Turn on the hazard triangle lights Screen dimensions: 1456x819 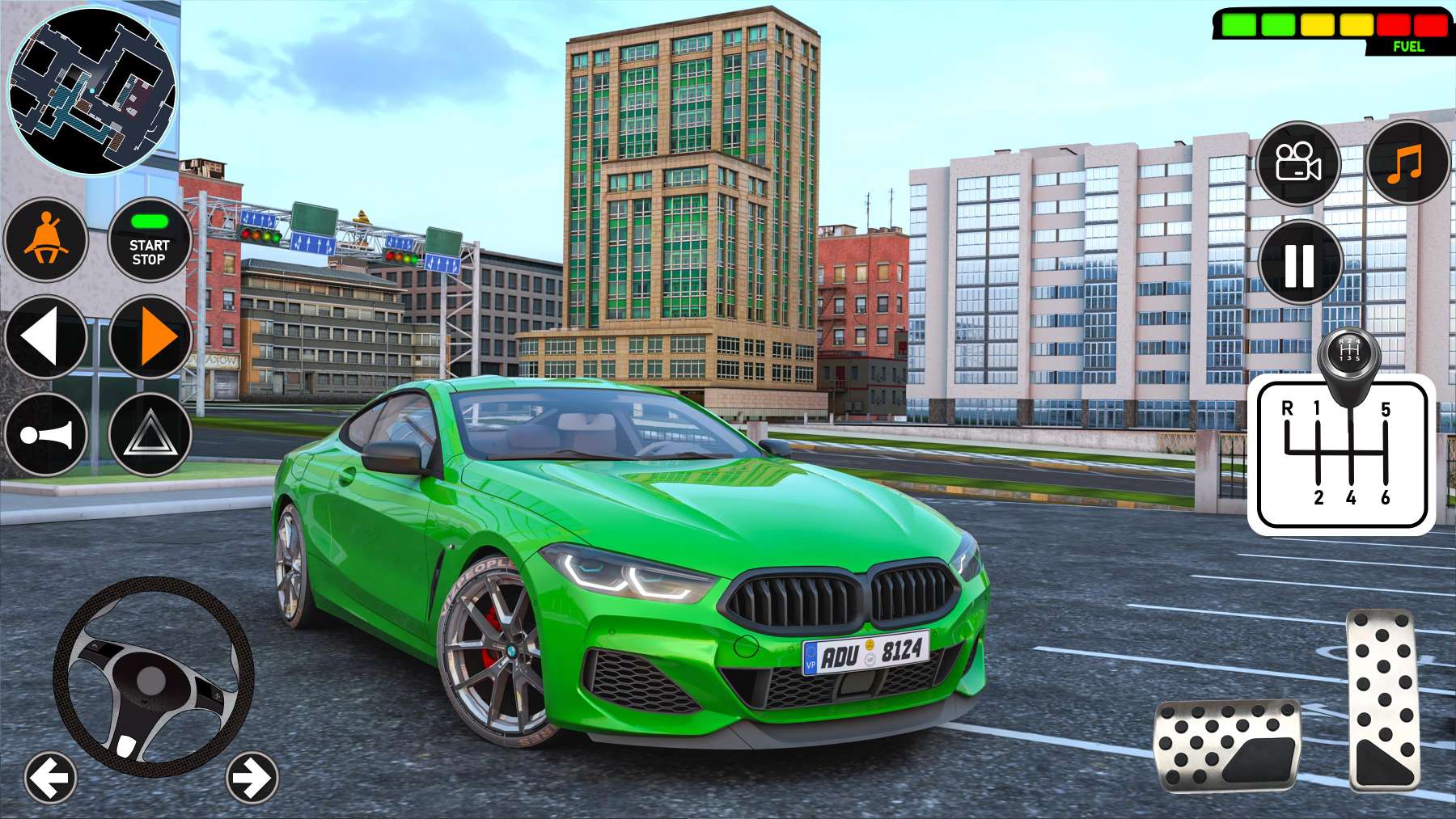[150, 435]
